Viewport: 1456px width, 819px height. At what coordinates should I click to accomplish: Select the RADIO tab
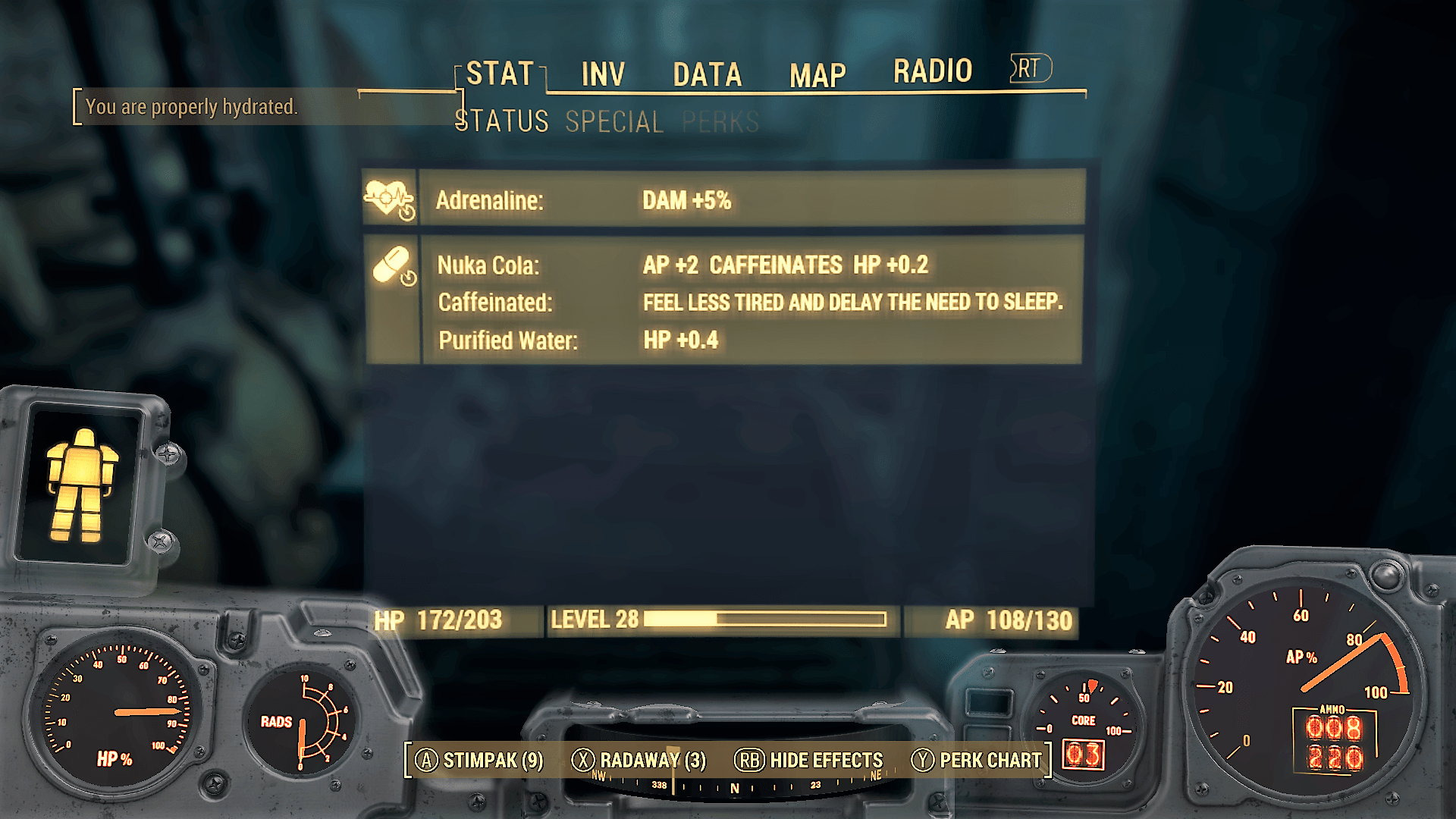(x=932, y=71)
